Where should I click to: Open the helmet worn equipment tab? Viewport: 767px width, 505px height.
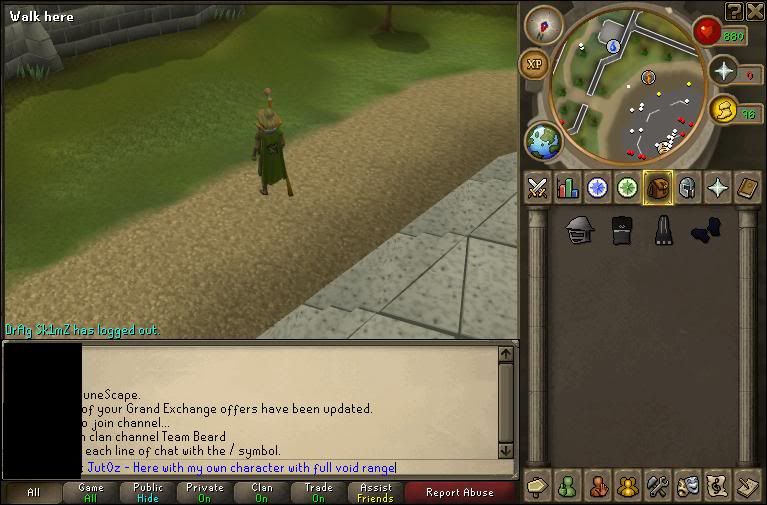coord(688,187)
